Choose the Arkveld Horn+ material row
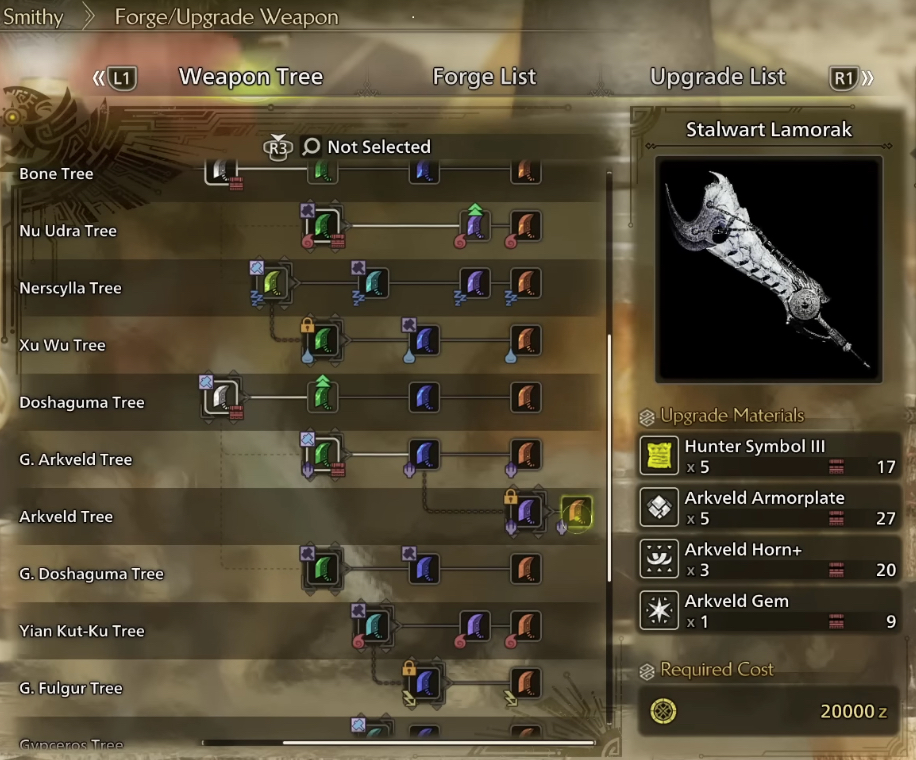 point(769,560)
